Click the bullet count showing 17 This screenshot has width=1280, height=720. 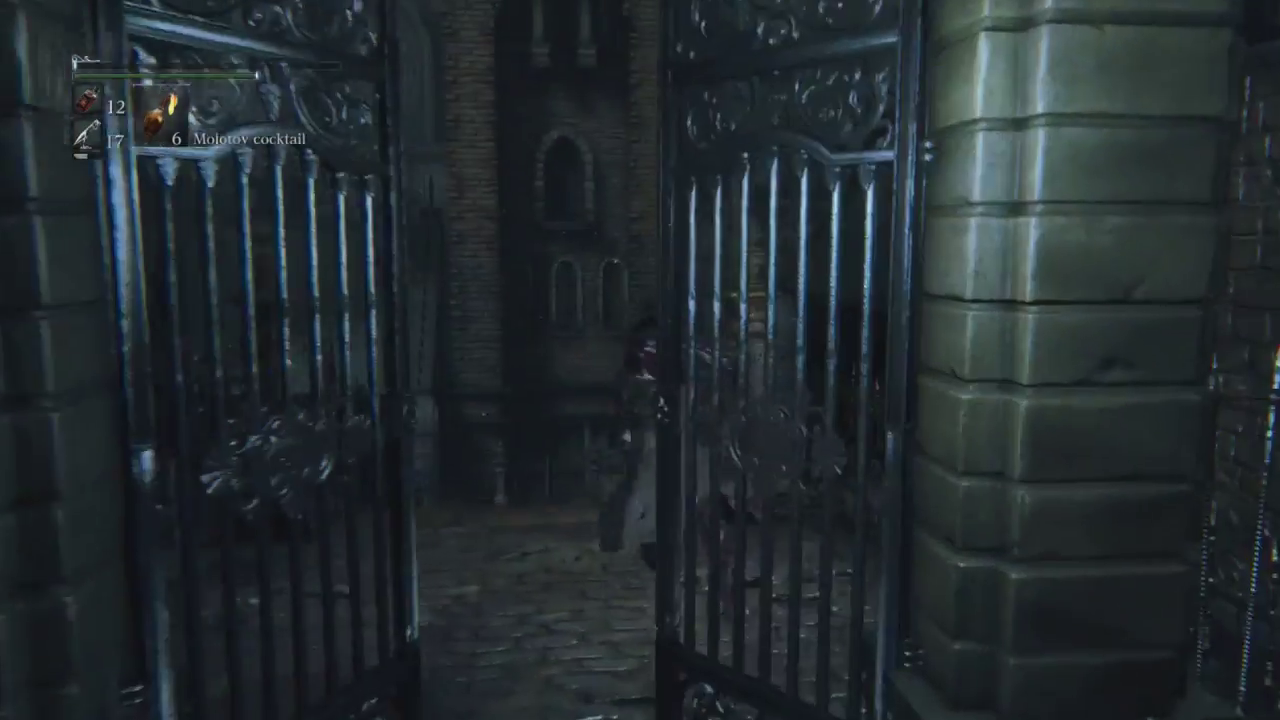113,137
